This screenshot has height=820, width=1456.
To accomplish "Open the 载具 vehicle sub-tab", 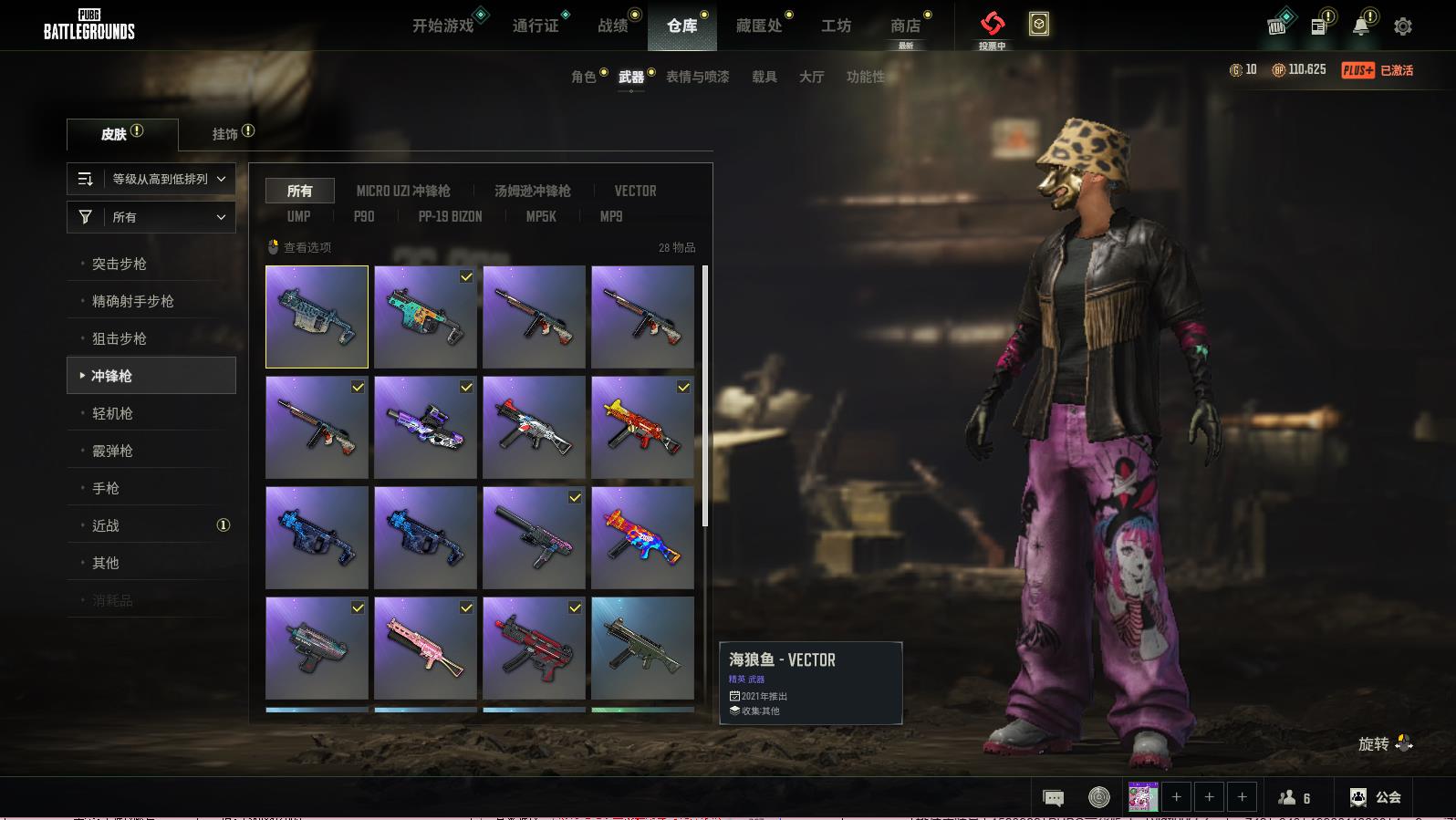I will pyautogui.click(x=764, y=77).
